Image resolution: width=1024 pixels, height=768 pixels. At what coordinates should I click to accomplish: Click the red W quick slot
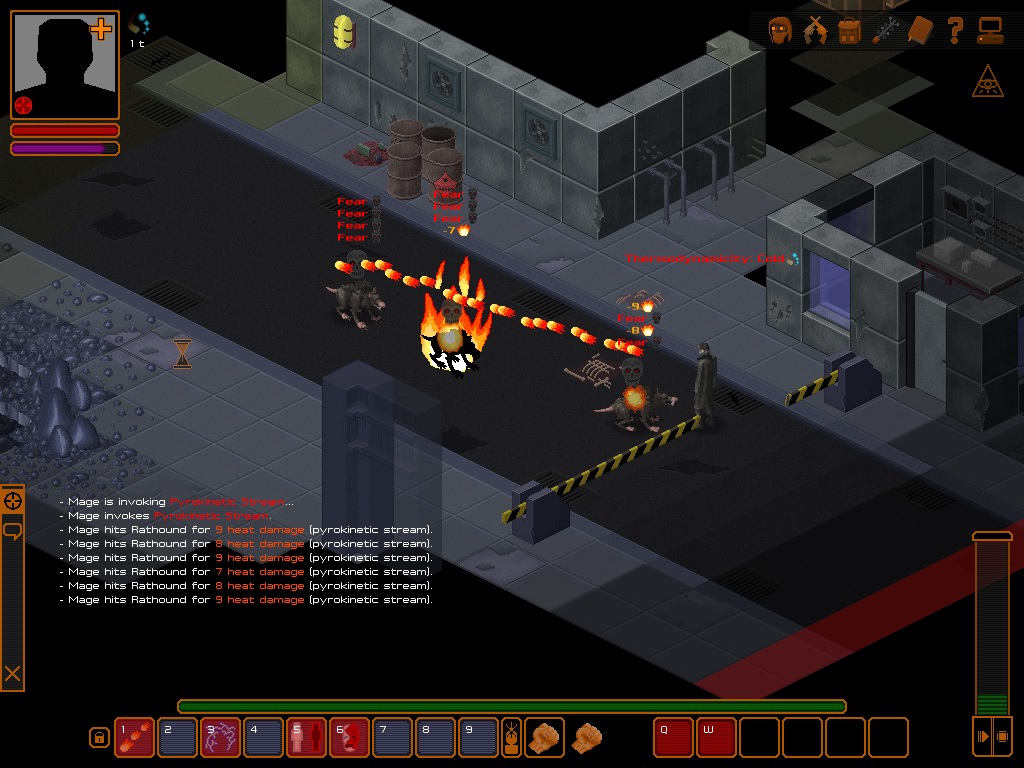716,737
